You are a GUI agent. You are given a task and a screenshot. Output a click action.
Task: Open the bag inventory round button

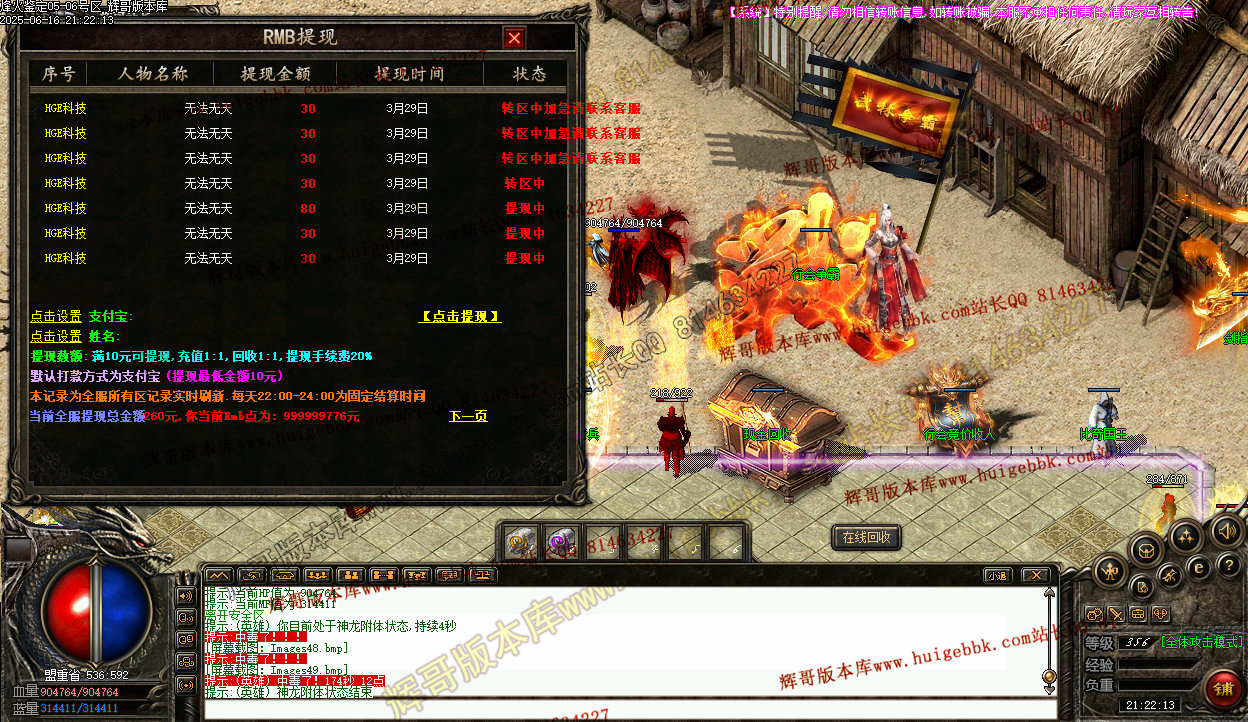[x=1146, y=549]
